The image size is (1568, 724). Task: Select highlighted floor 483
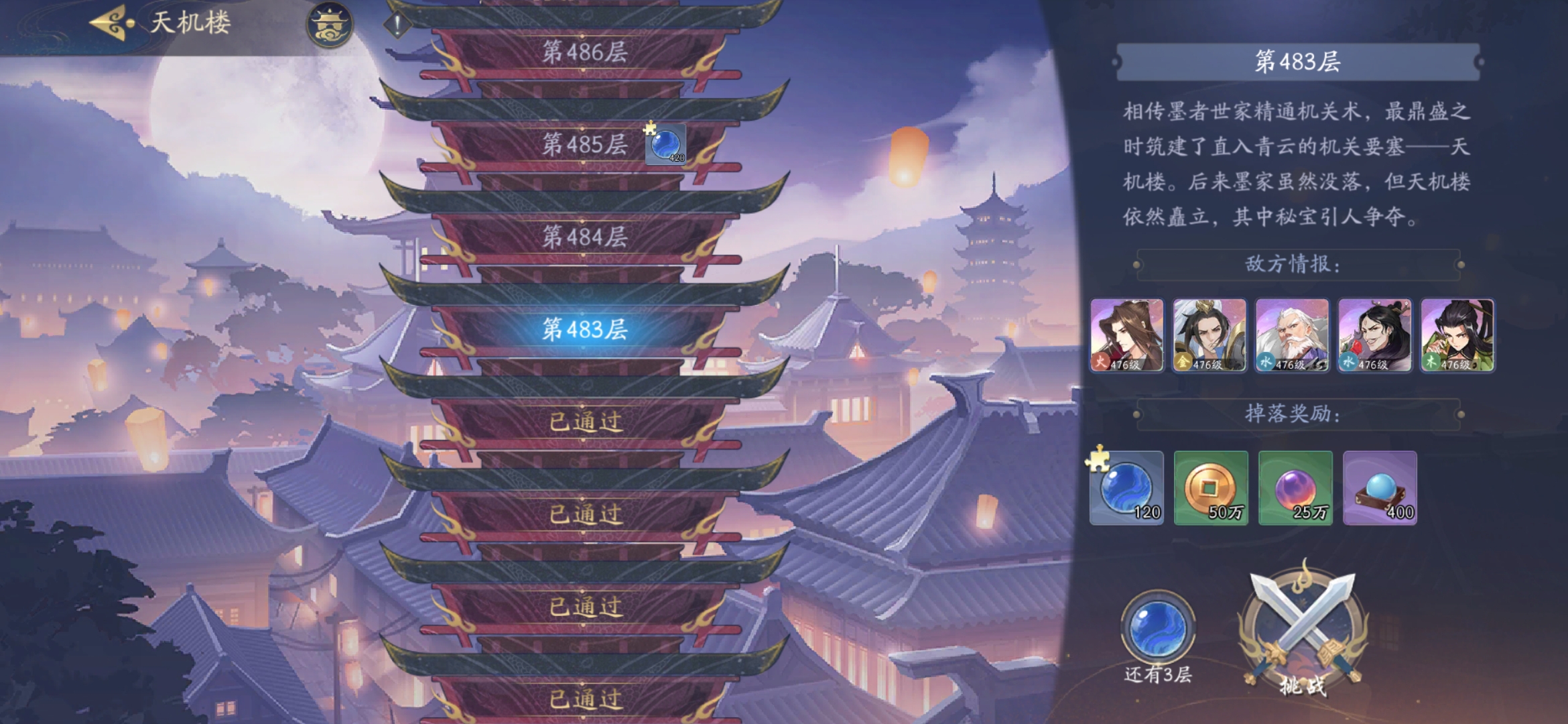coord(584,329)
